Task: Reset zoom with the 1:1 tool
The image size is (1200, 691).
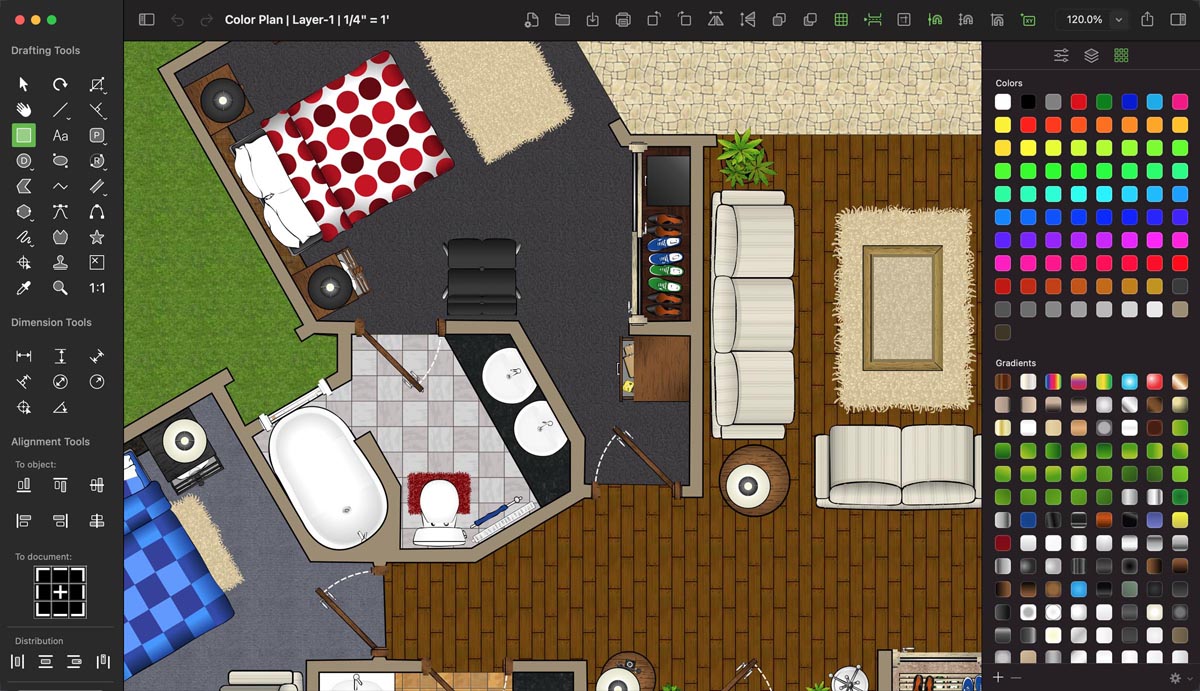Action: (x=97, y=288)
